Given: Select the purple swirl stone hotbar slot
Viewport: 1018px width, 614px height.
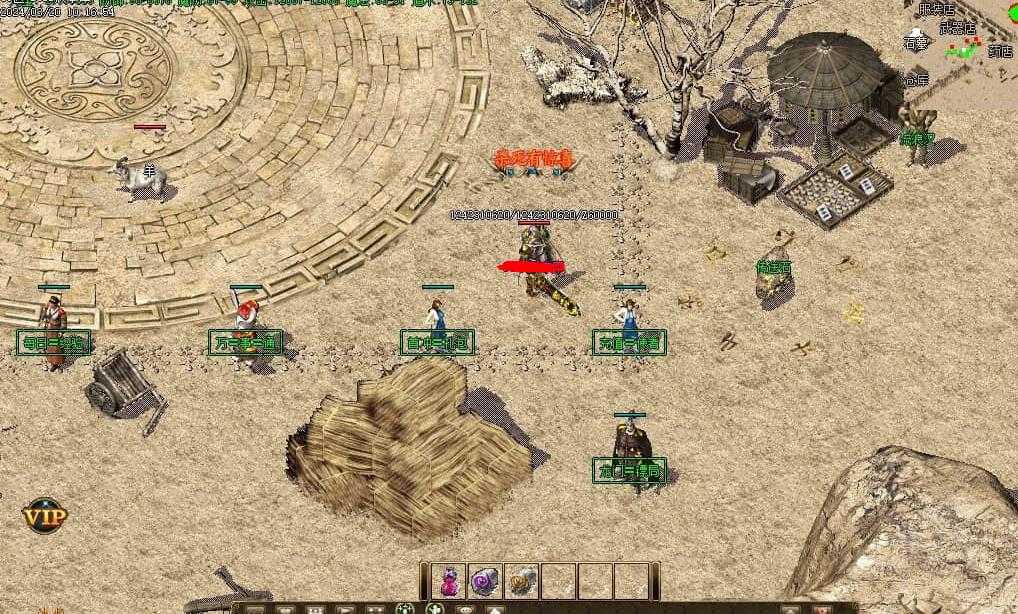Looking at the screenshot, I should (486, 580).
